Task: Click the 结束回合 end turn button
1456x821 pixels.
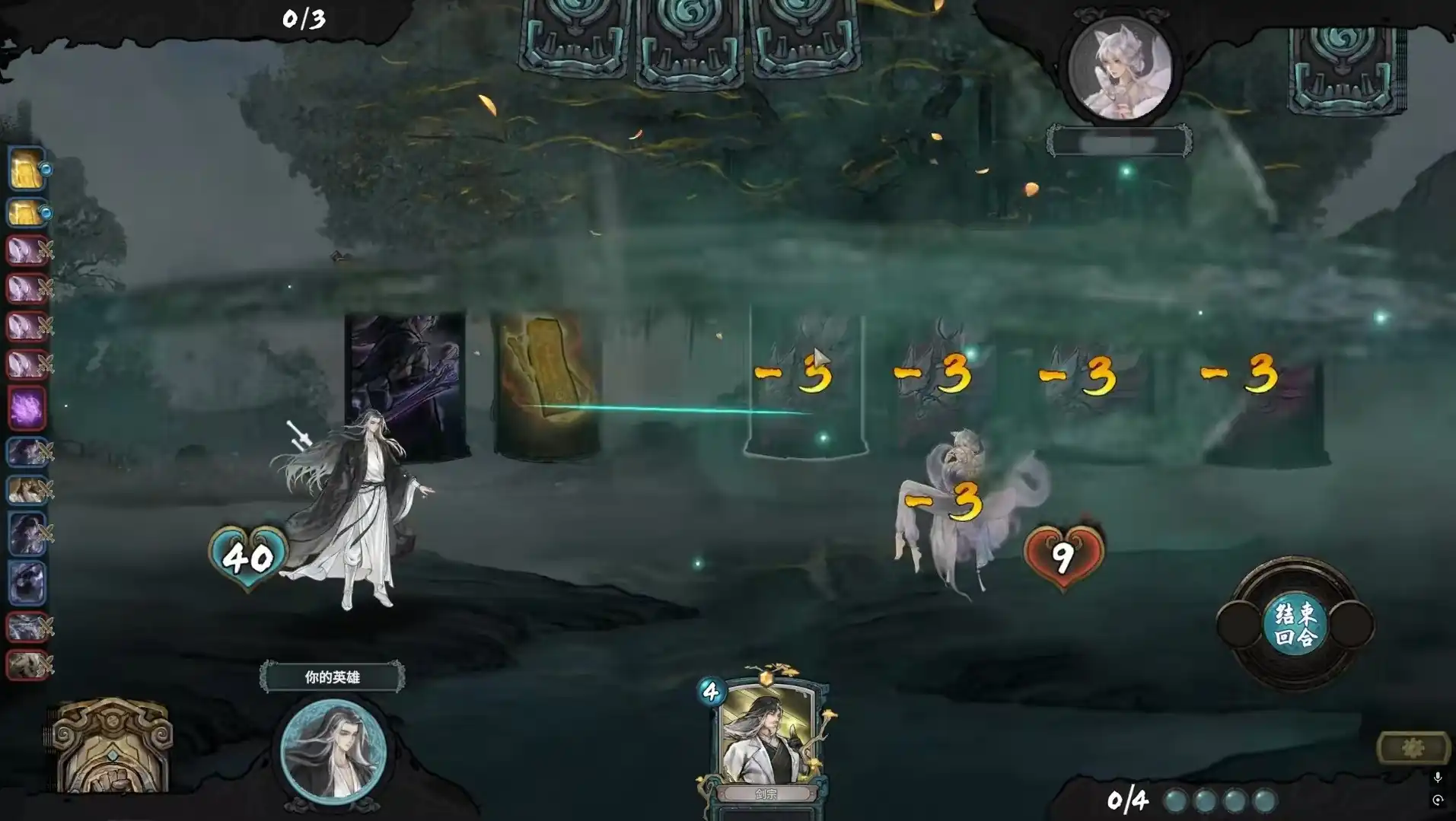Action: 1295,625
